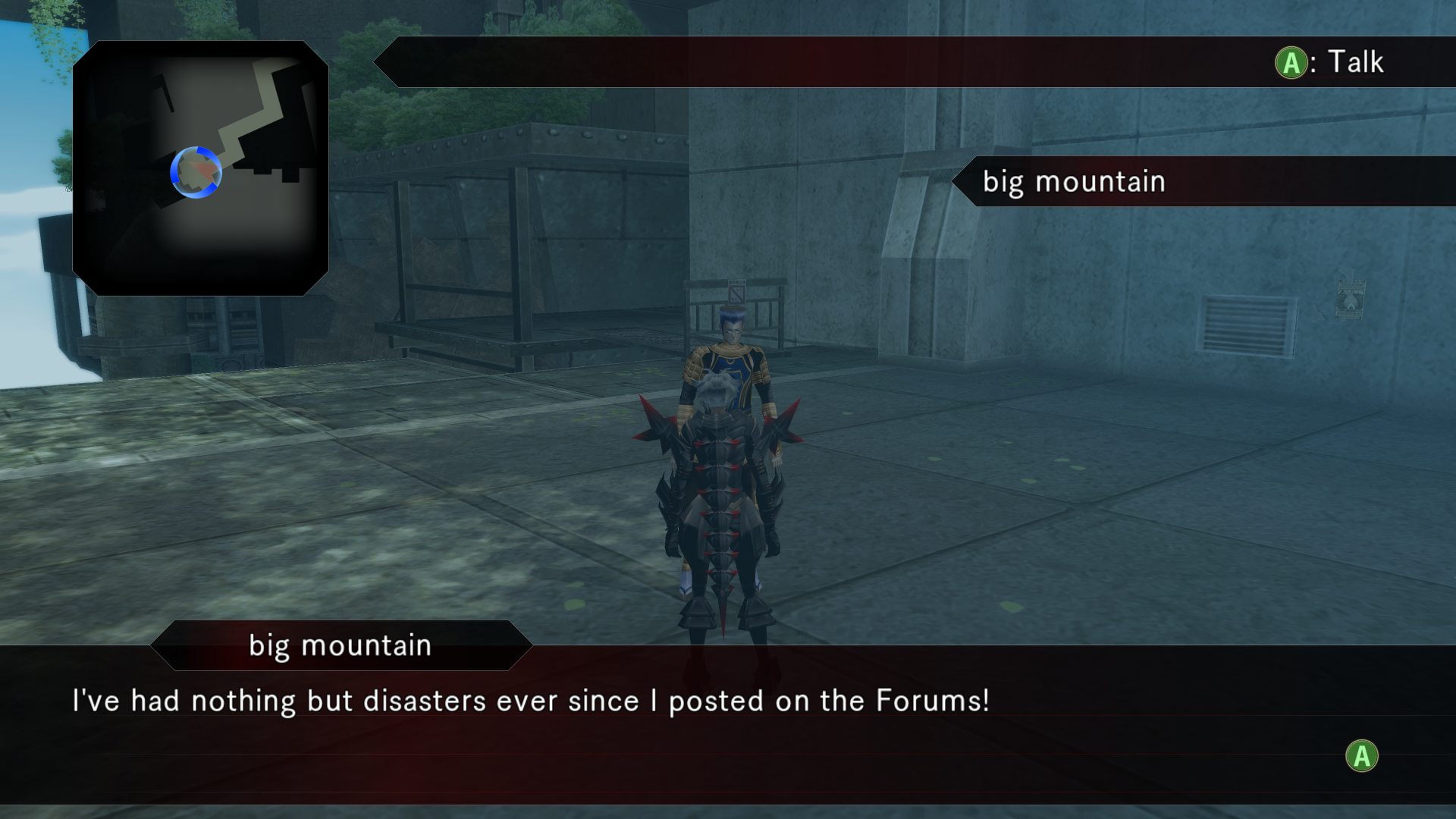
Task: Open the minimap in the corner
Action: pos(200,168)
